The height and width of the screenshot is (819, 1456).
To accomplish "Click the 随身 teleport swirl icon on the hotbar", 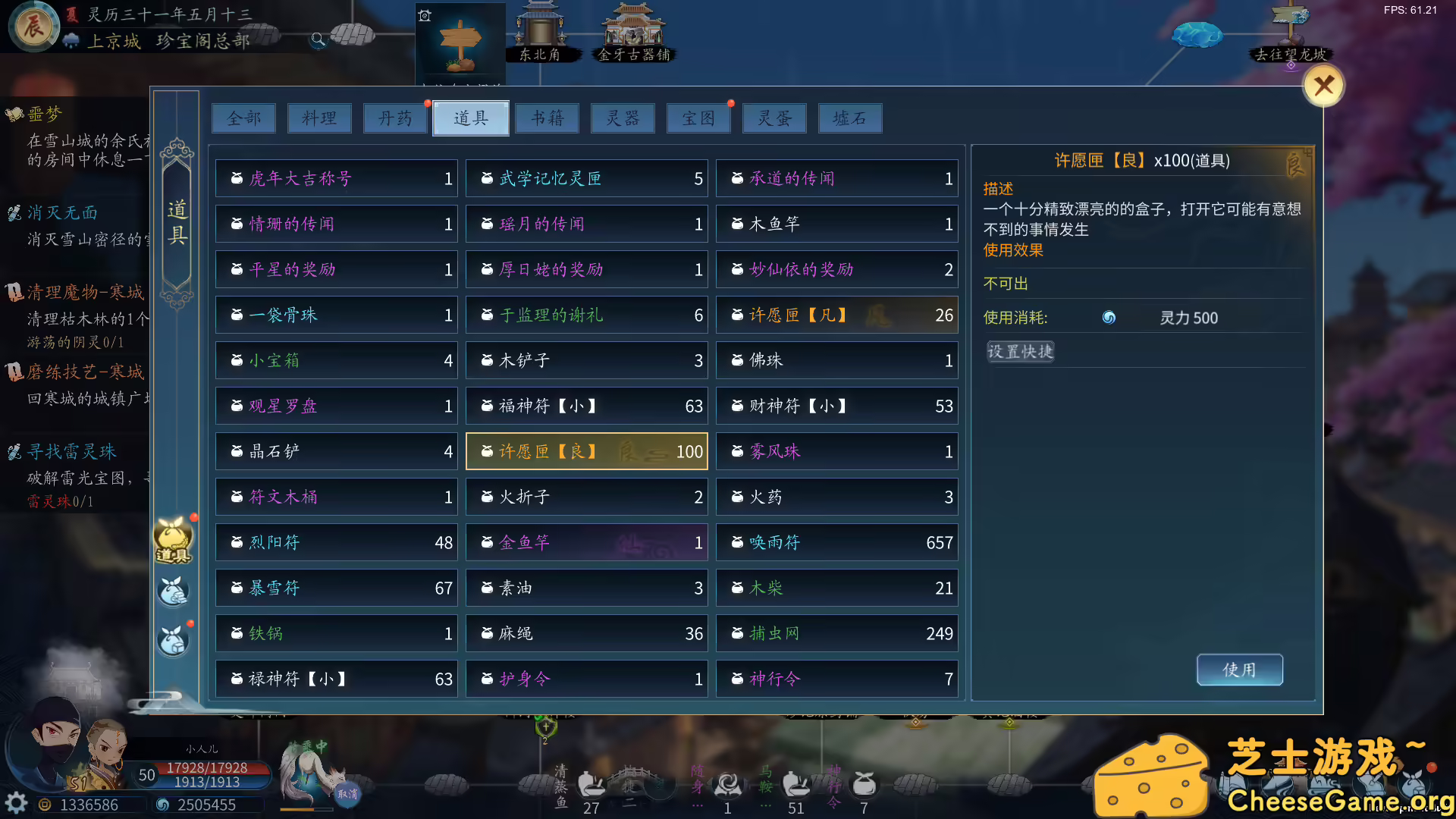I will coord(727,785).
